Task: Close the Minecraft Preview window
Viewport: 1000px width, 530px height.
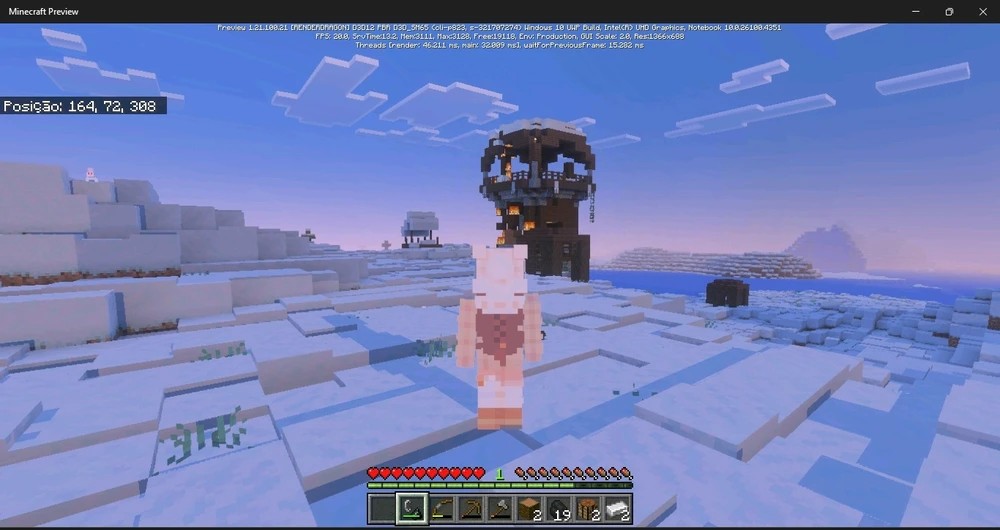Action: point(981,11)
